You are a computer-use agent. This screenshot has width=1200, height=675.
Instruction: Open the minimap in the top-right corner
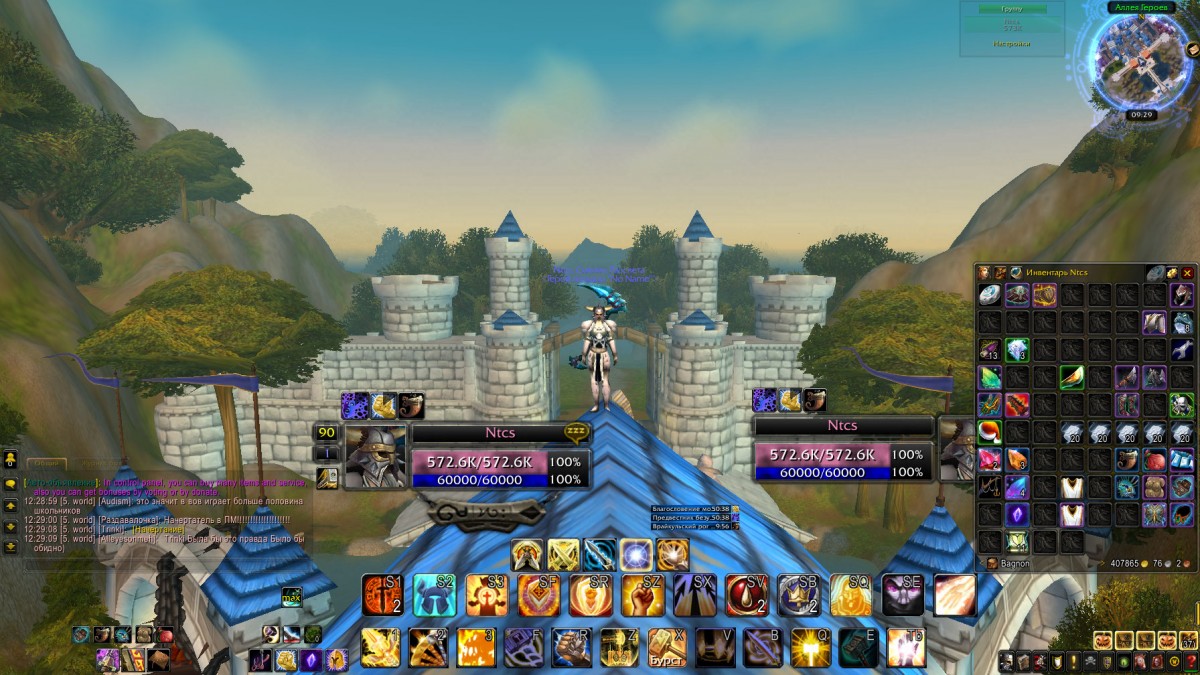[x=1138, y=60]
